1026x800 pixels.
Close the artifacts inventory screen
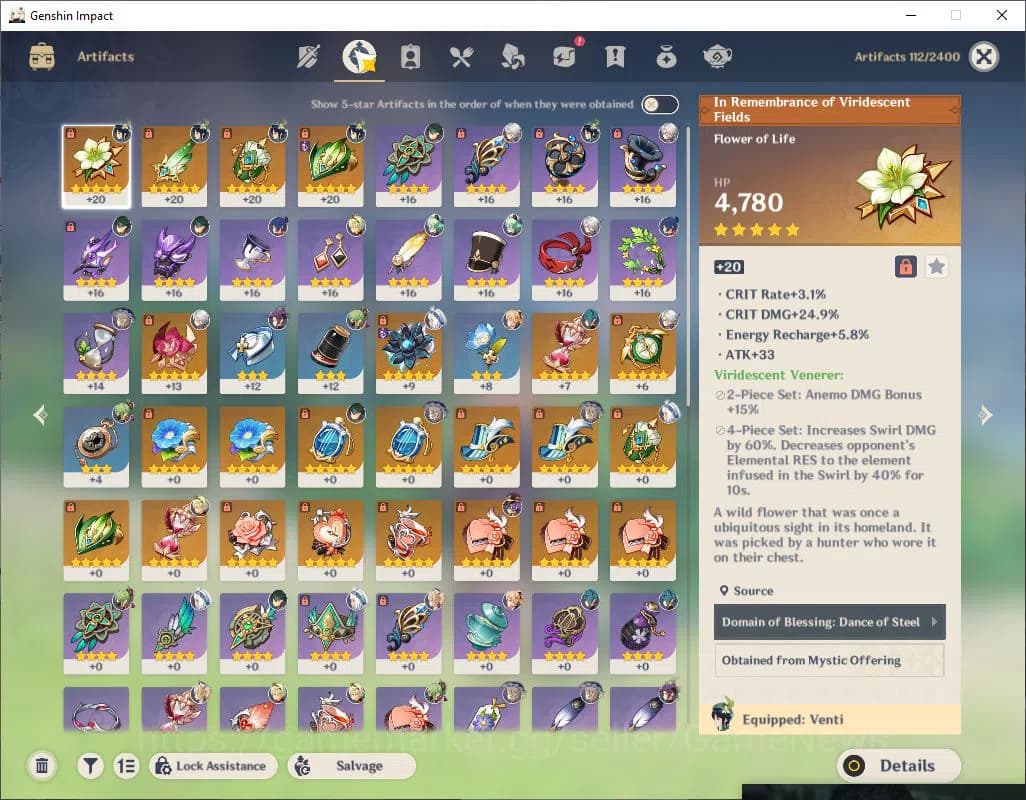tap(984, 57)
